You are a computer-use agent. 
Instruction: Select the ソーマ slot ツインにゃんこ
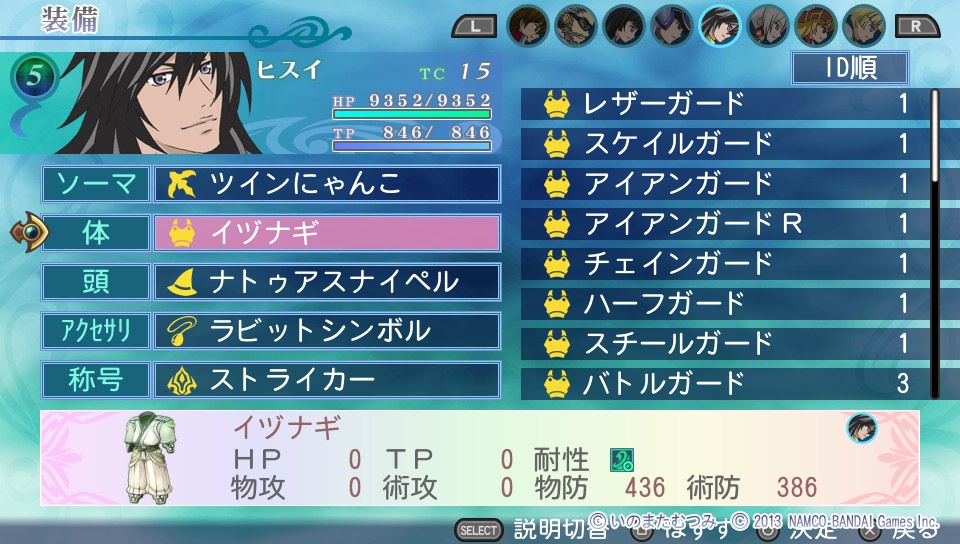pyautogui.click(x=326, y=184)
